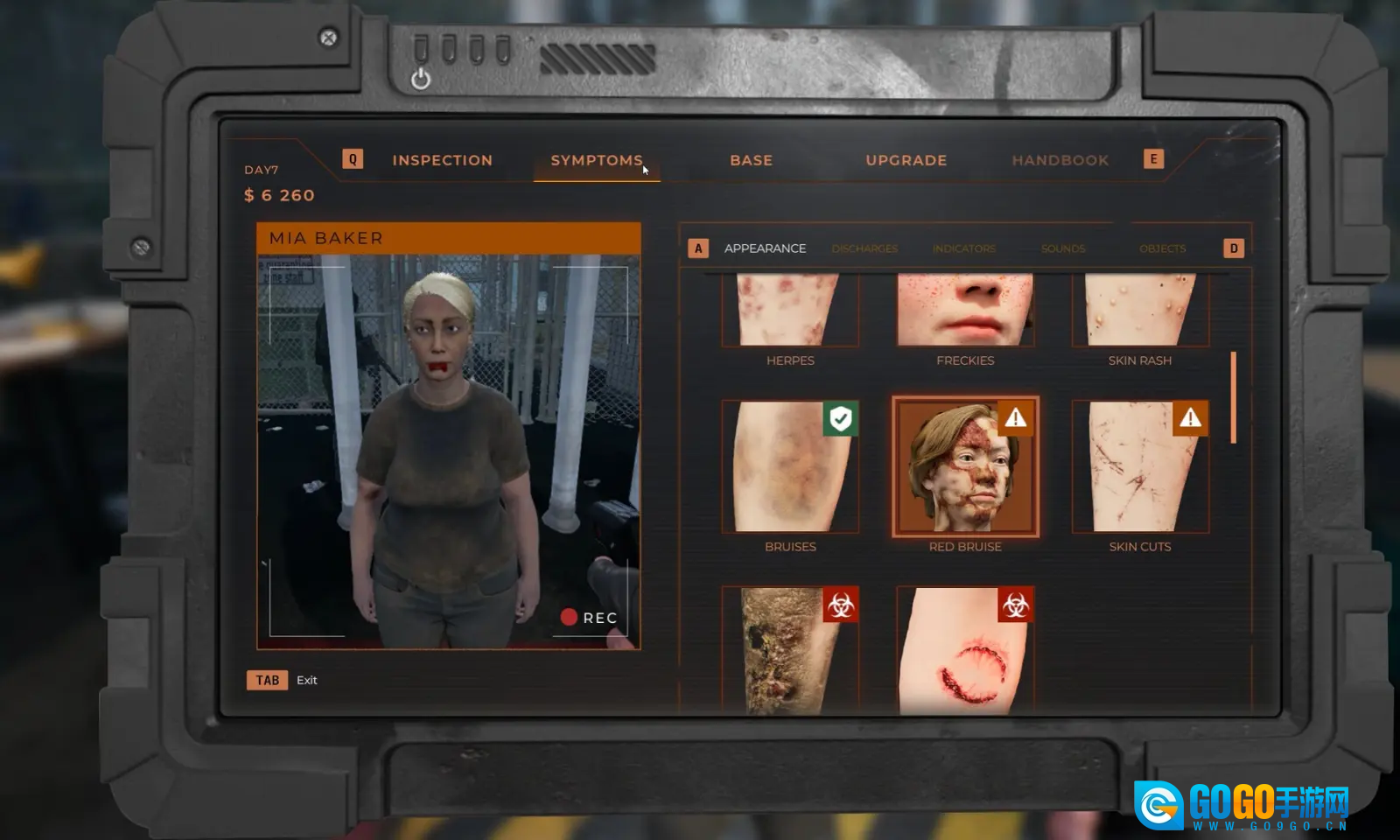Open the Symptoms tab
Screen dimensions: 1400x840
597,160
